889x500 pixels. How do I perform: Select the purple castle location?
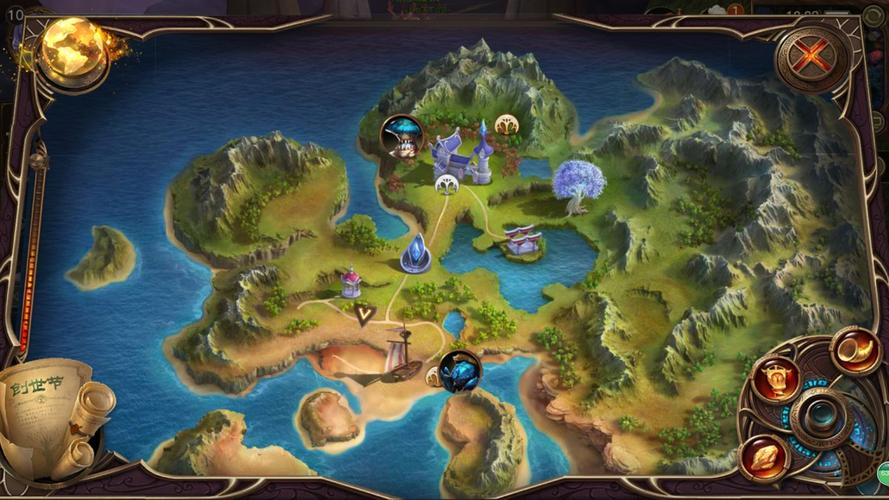pos(464,155)
